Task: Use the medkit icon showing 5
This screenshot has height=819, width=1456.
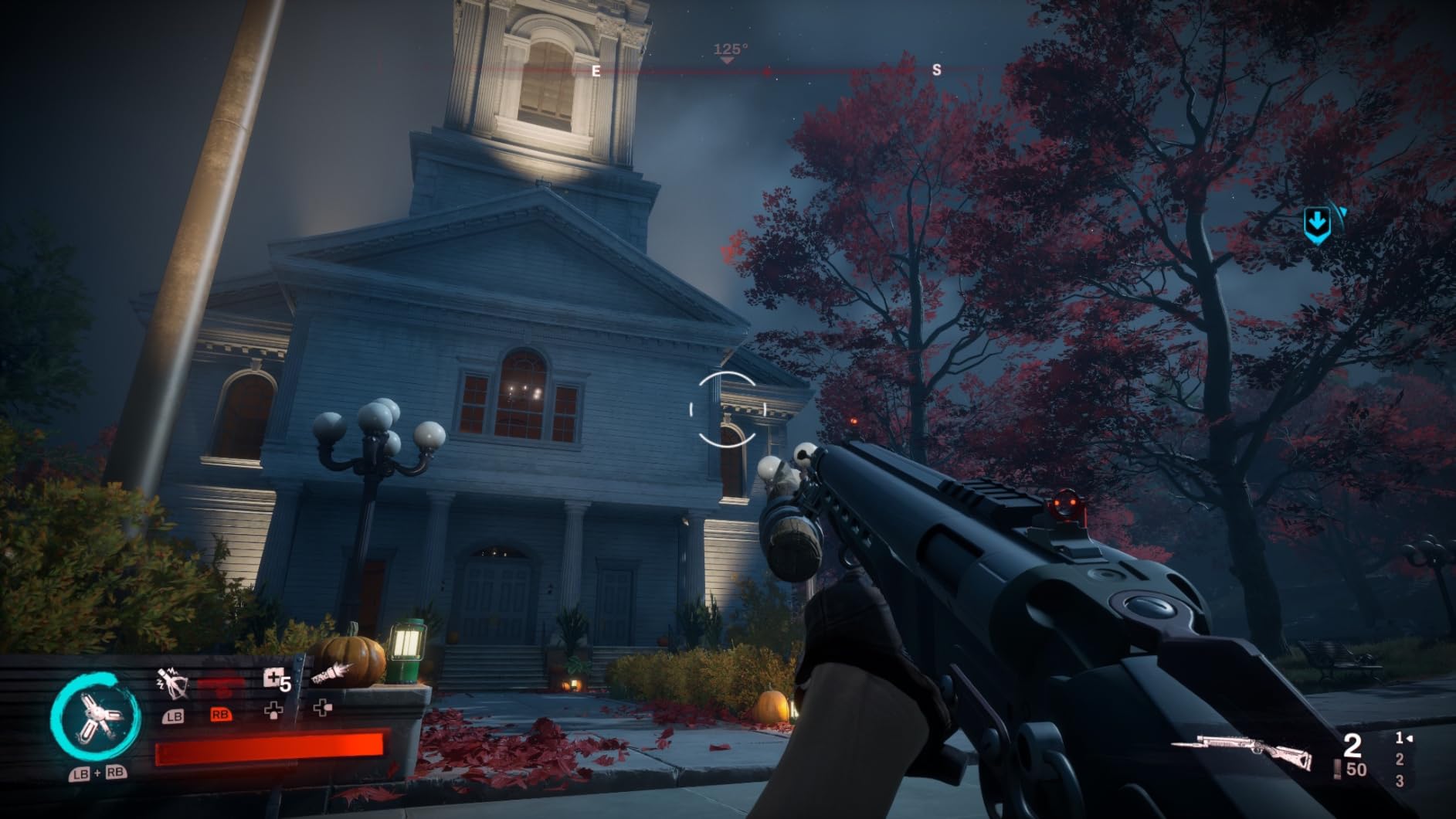Action: click(x=276, y=680)
